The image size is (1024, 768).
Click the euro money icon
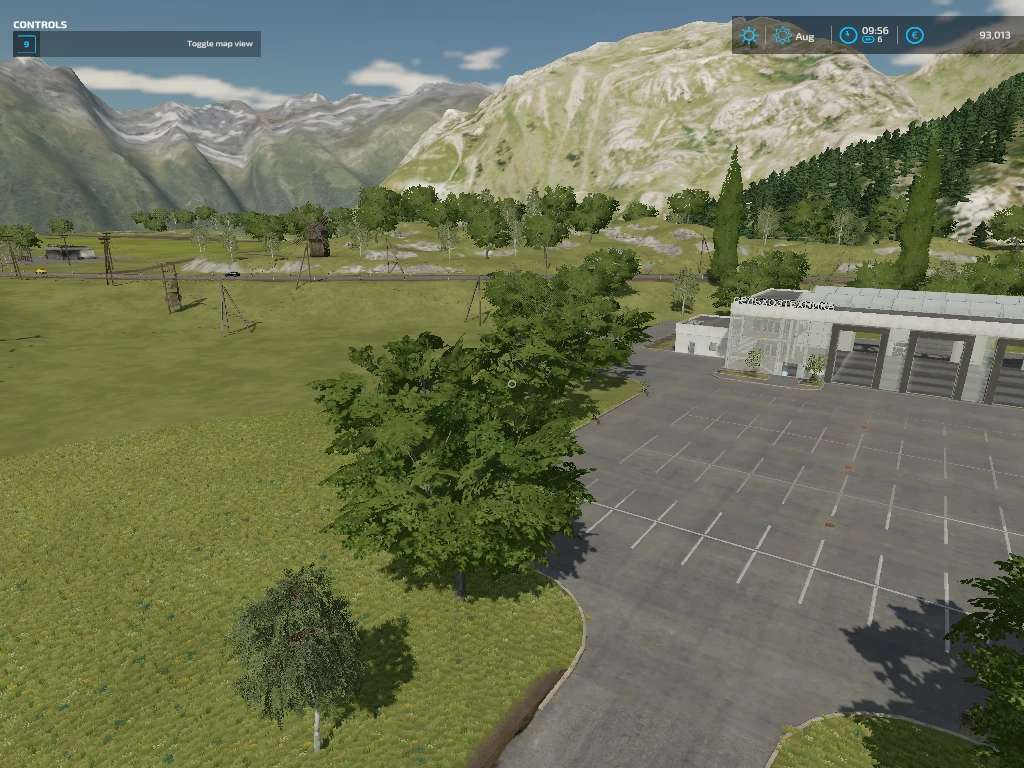914,36
